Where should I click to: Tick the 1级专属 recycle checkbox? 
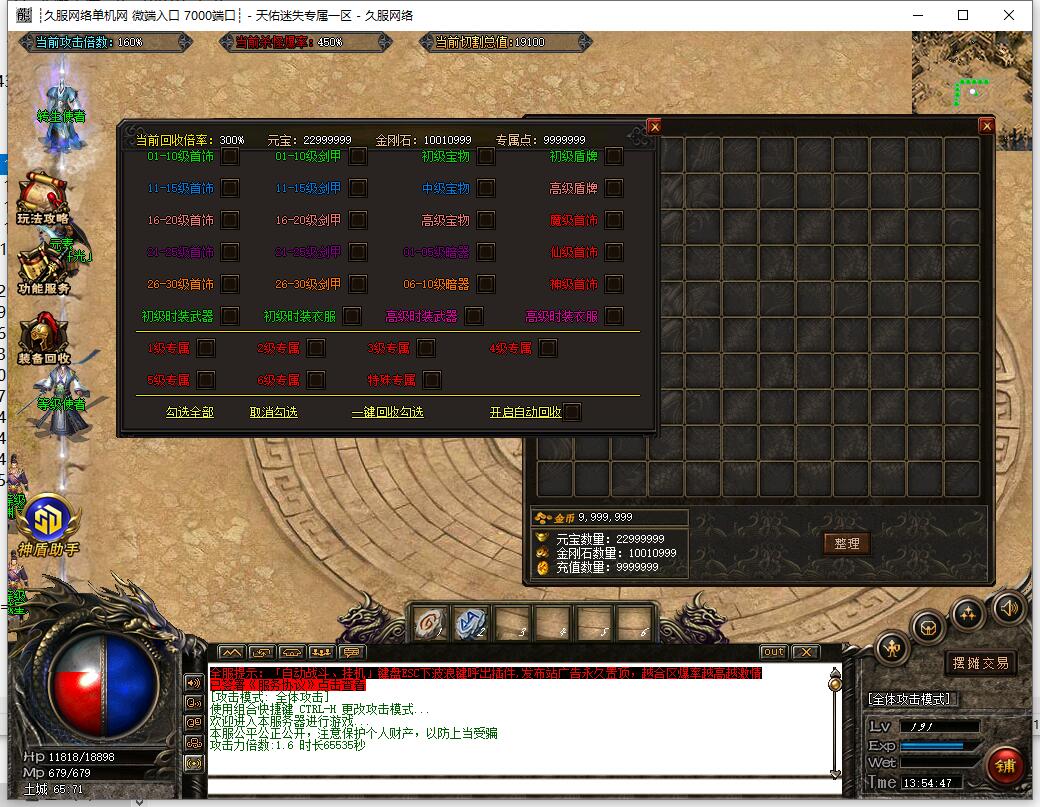pyautogui.click(x=206, y=348)
